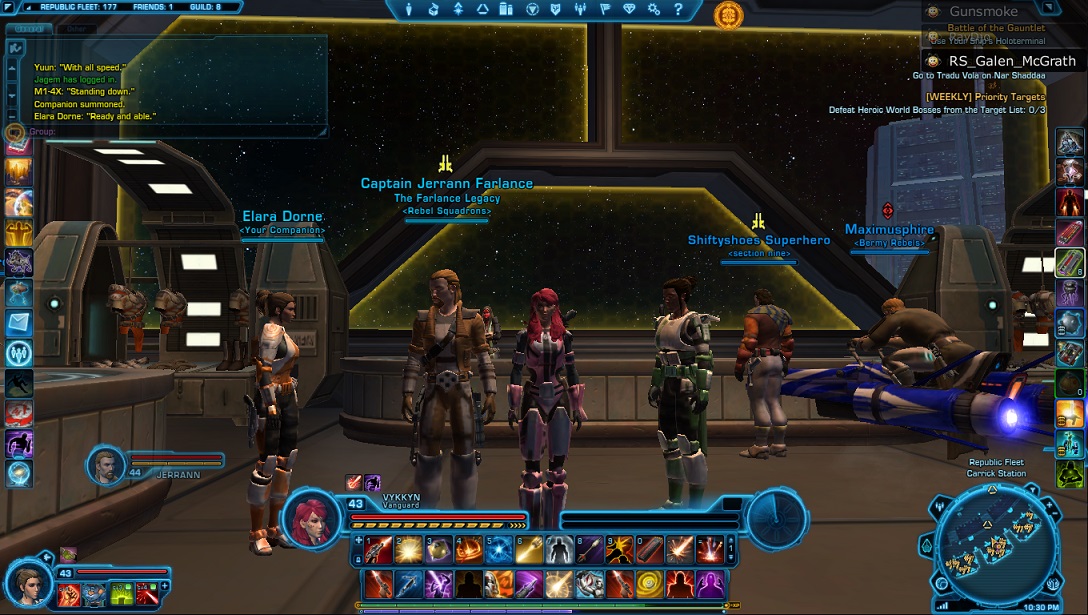Viewport: 1088px width, 615px height.
Task: Click the question mark Help icon
Action: [678, 9]
